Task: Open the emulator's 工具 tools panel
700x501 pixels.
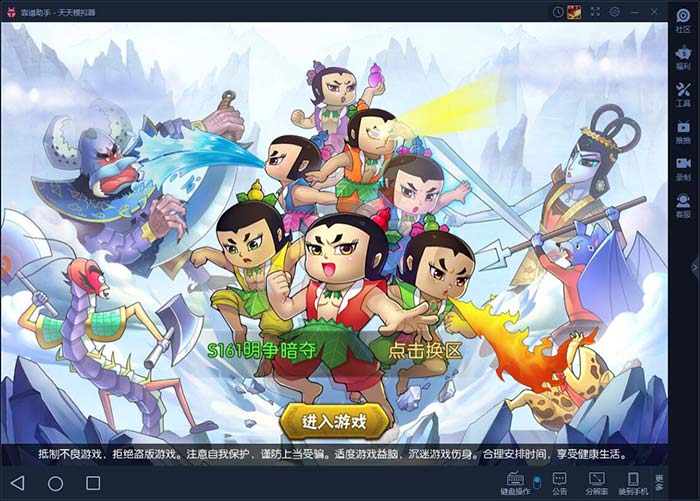Action: [683, 97]
